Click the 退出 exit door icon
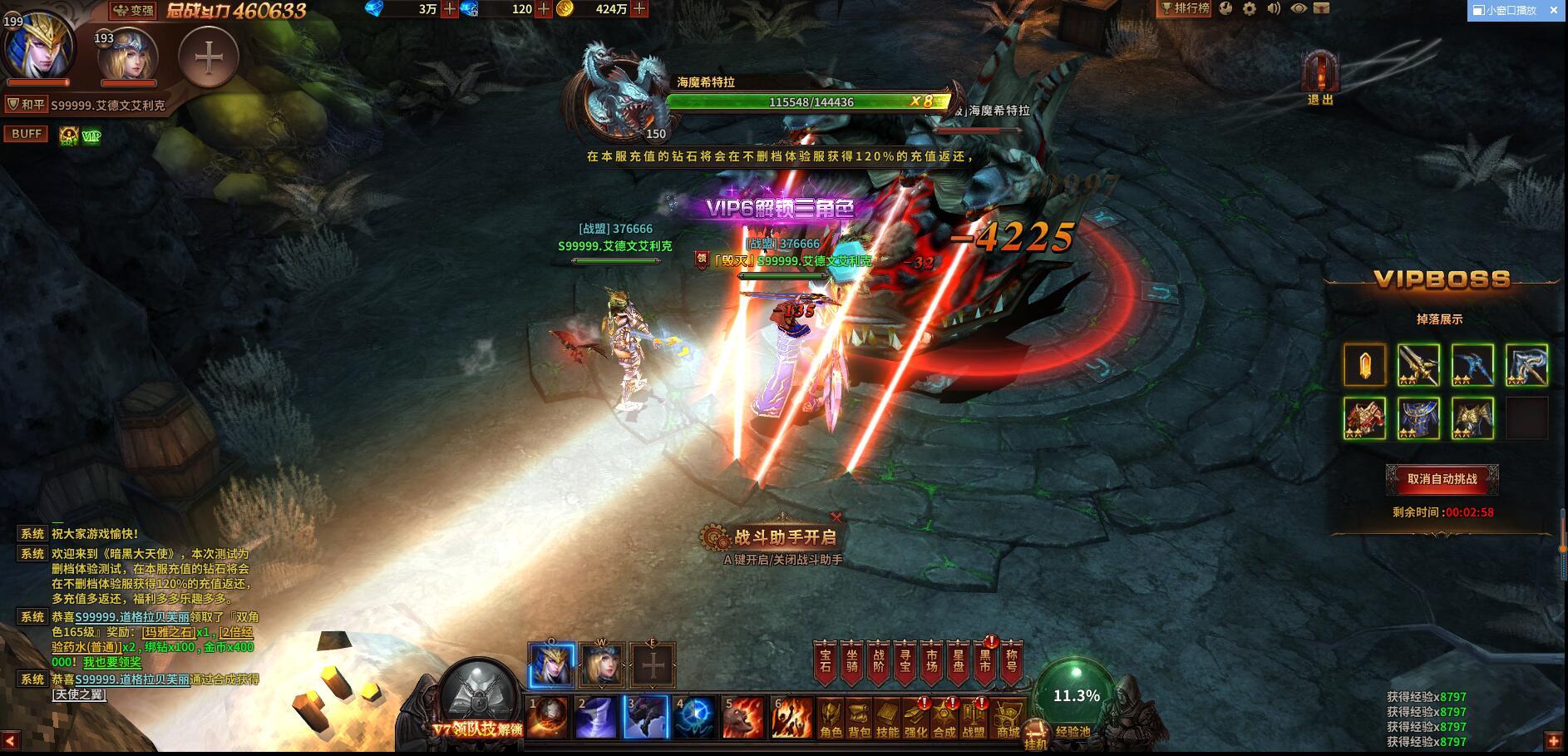Image resolution: width=1568 pixels, height=756 pixels. point(1319,77)
